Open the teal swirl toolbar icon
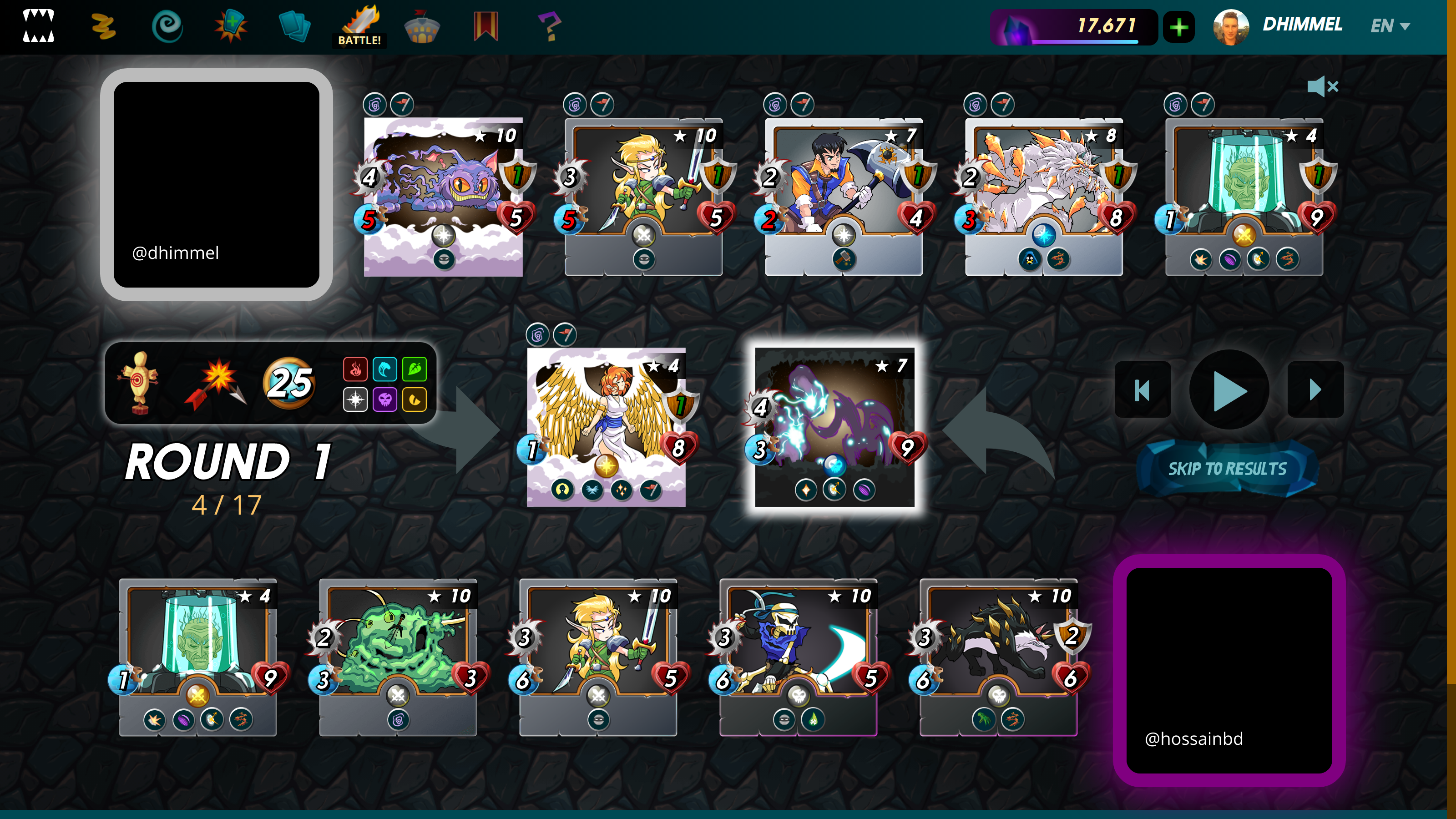The height and width of the screenshot is (819, 1456). (x=167, y=26)
